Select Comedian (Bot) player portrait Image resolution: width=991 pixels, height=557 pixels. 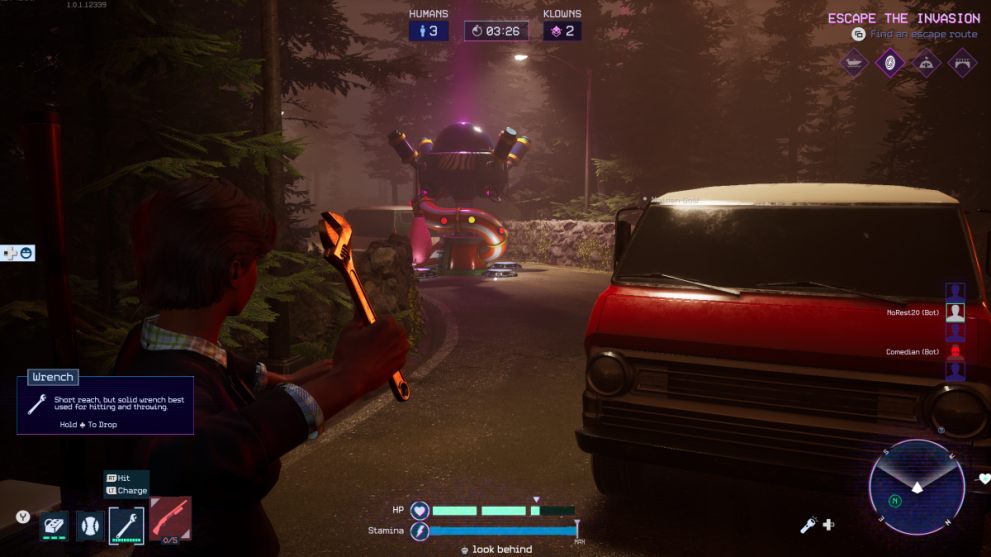(x=955, y=352)
